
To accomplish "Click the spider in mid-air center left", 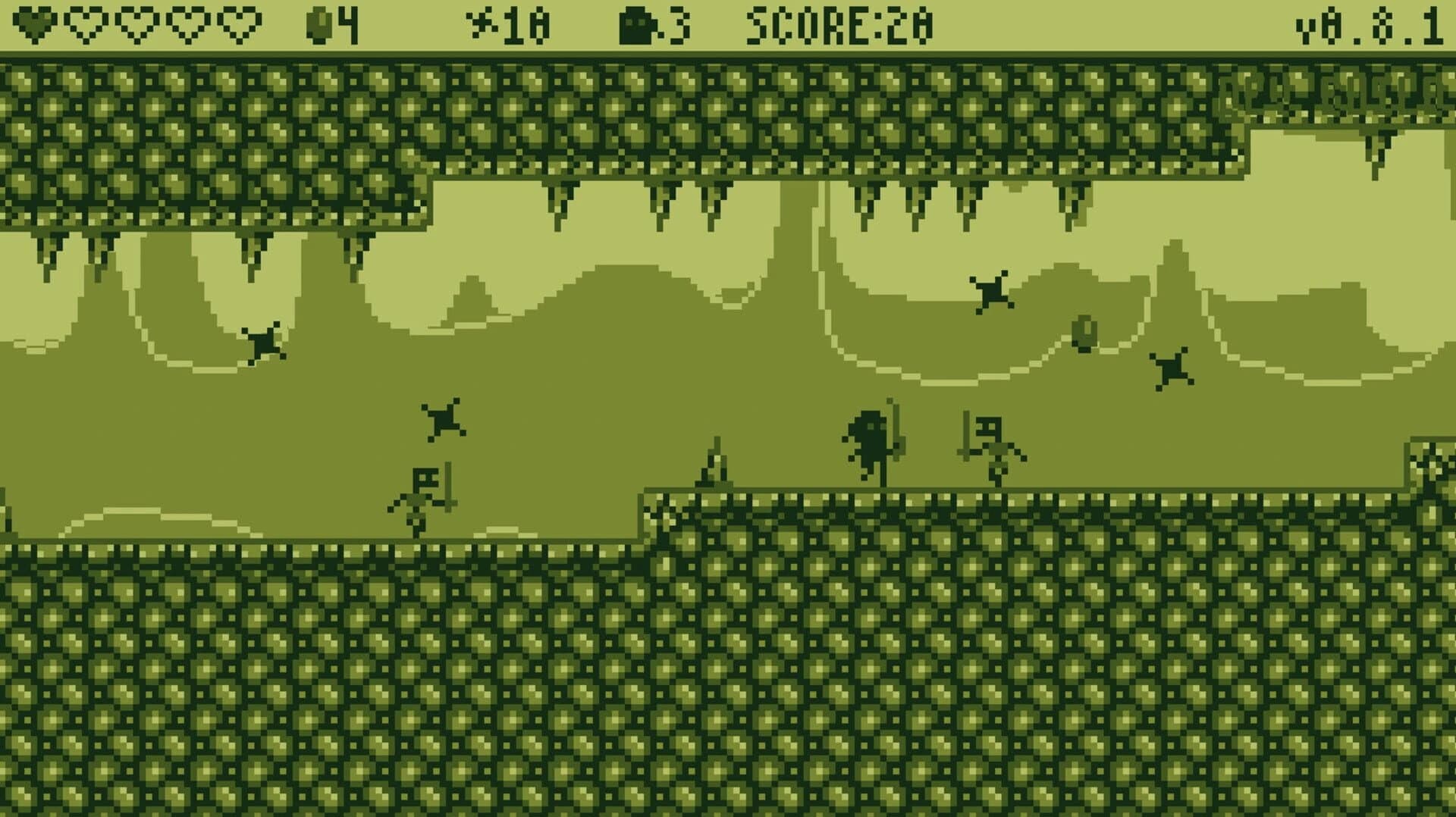I will click(444, 418).
